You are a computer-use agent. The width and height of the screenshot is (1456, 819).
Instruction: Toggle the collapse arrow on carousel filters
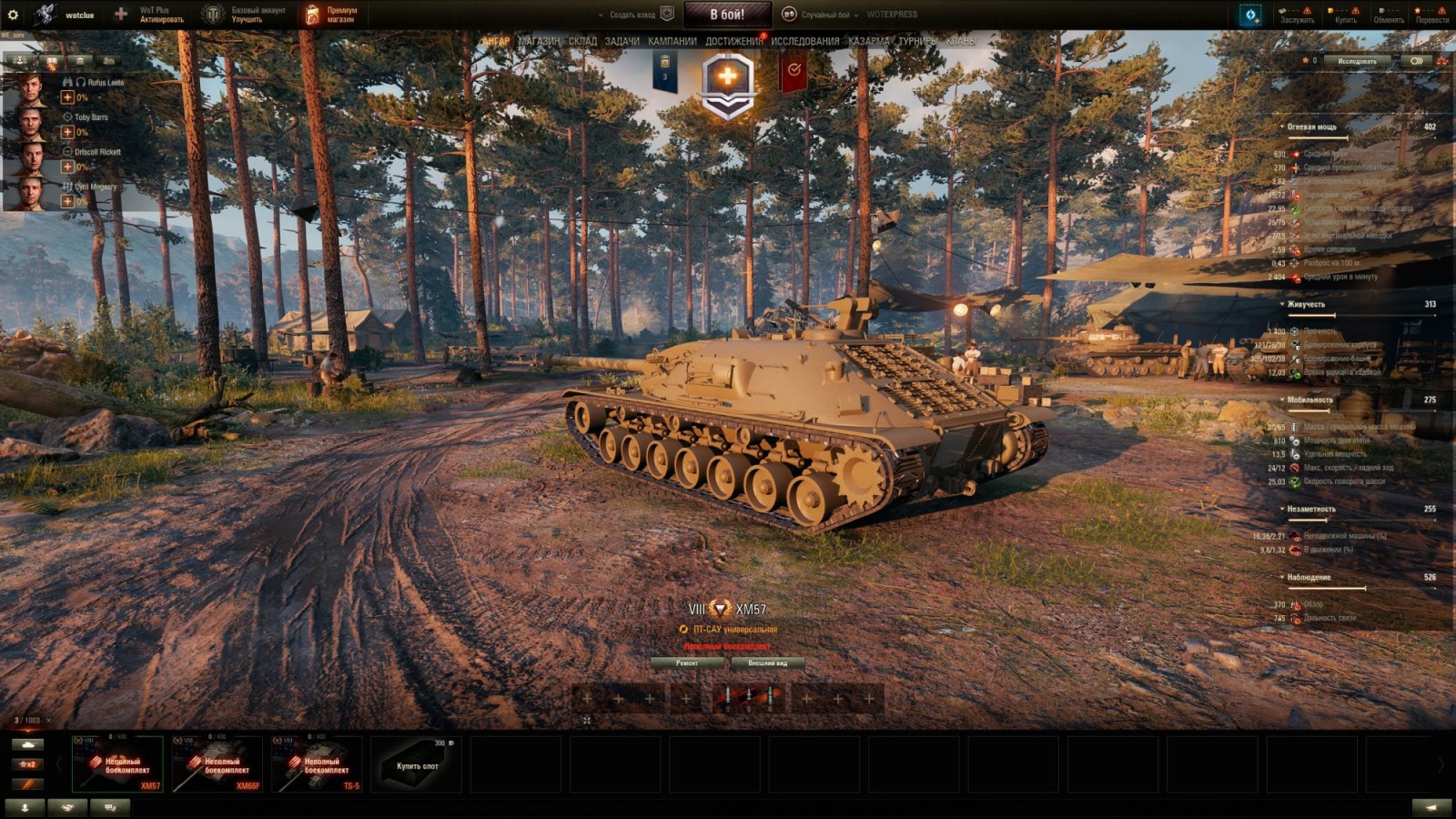click(59, 764)
